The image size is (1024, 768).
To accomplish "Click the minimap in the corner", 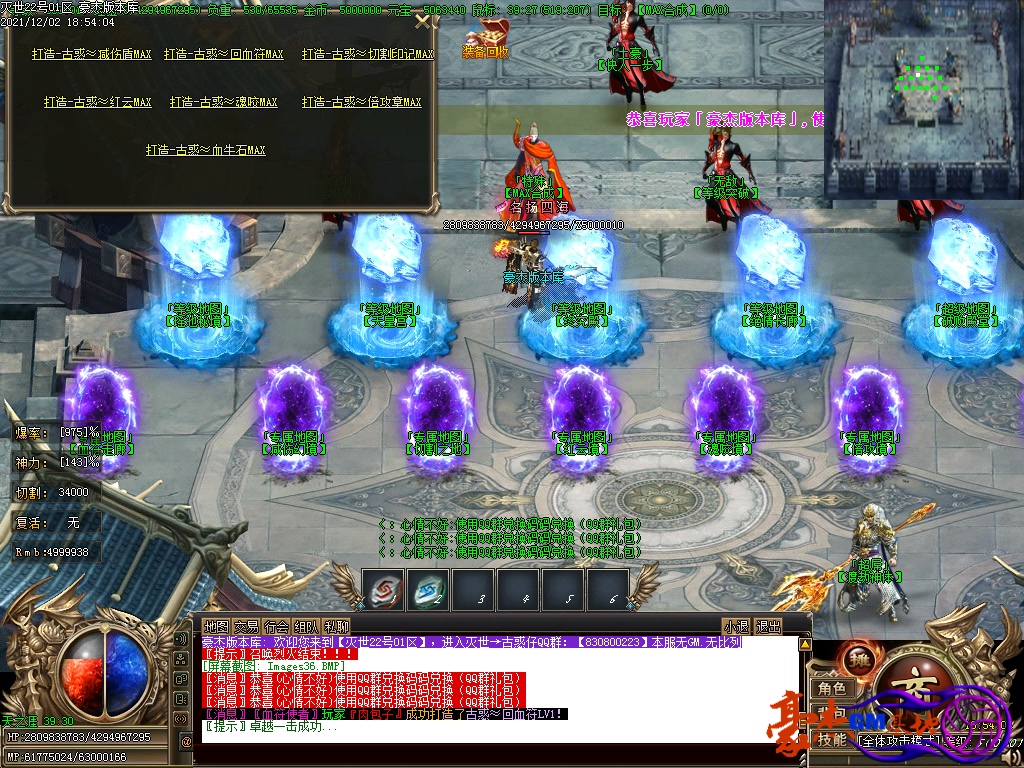I will (x=923, y=100).
